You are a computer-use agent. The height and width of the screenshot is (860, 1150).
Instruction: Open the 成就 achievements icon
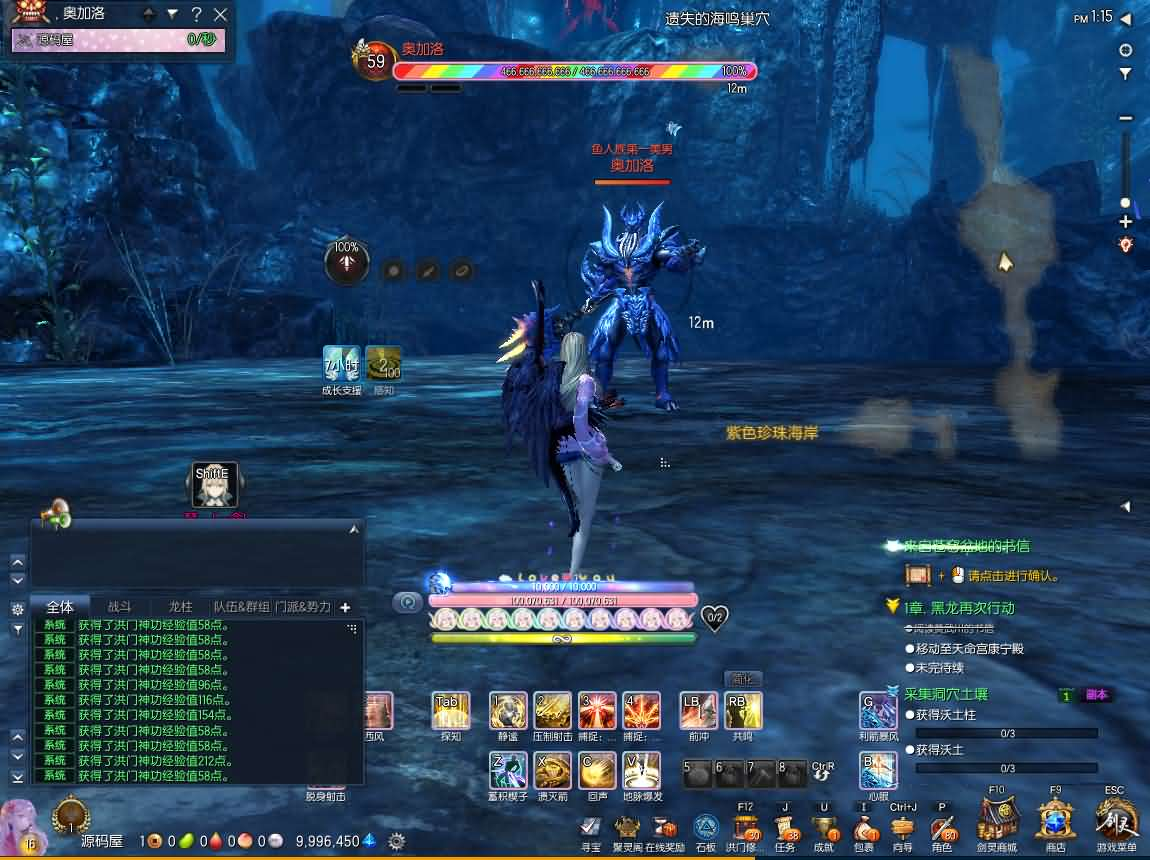pos(824,829)
